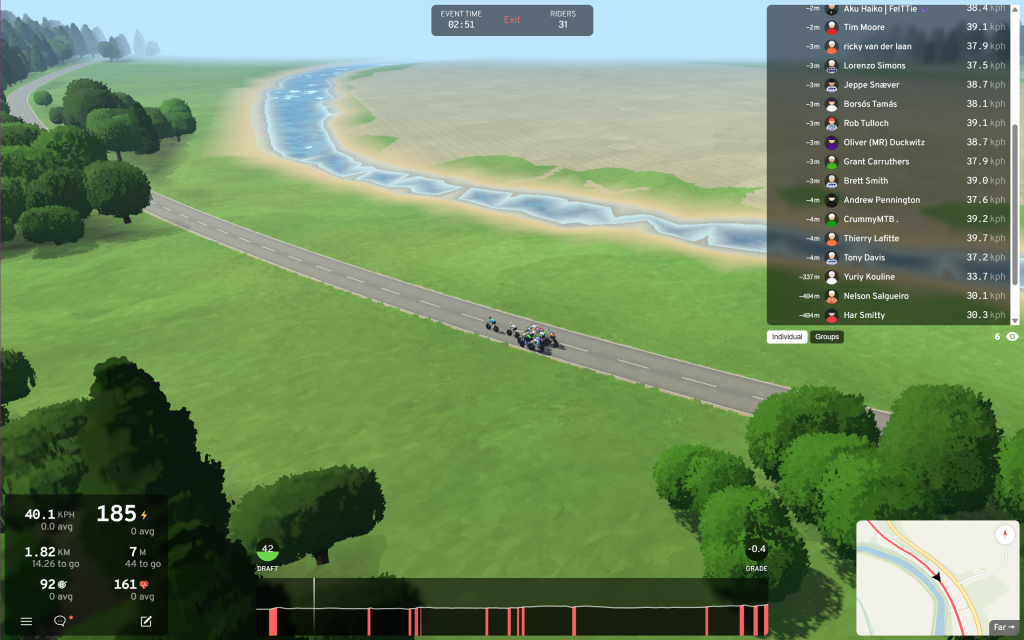
Task: Open the hamburger menu
Action: pyautogui.click(x=27, y=621)
